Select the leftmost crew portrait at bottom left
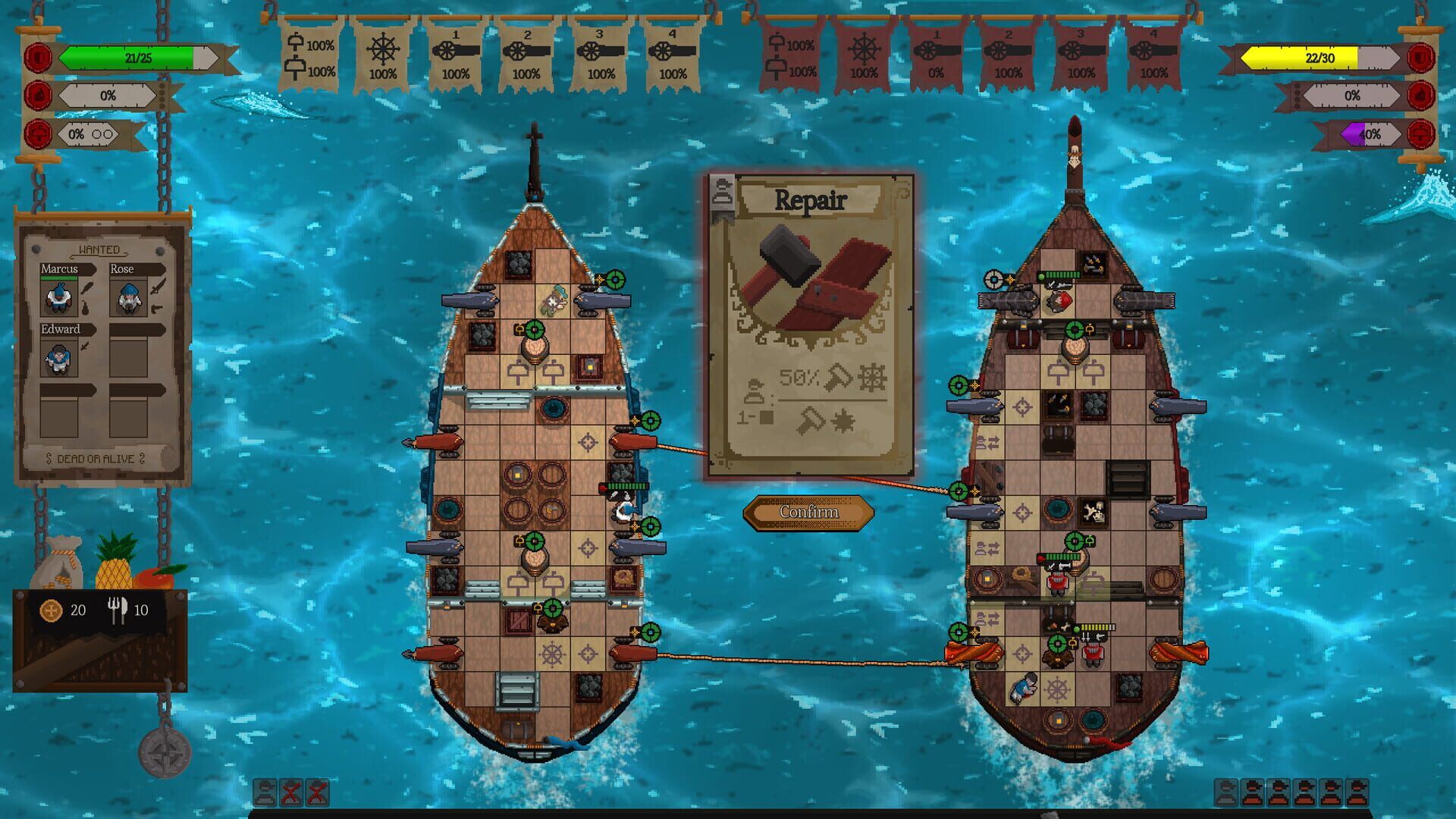This screenshot has width=1456, height=819. [264, 792]
